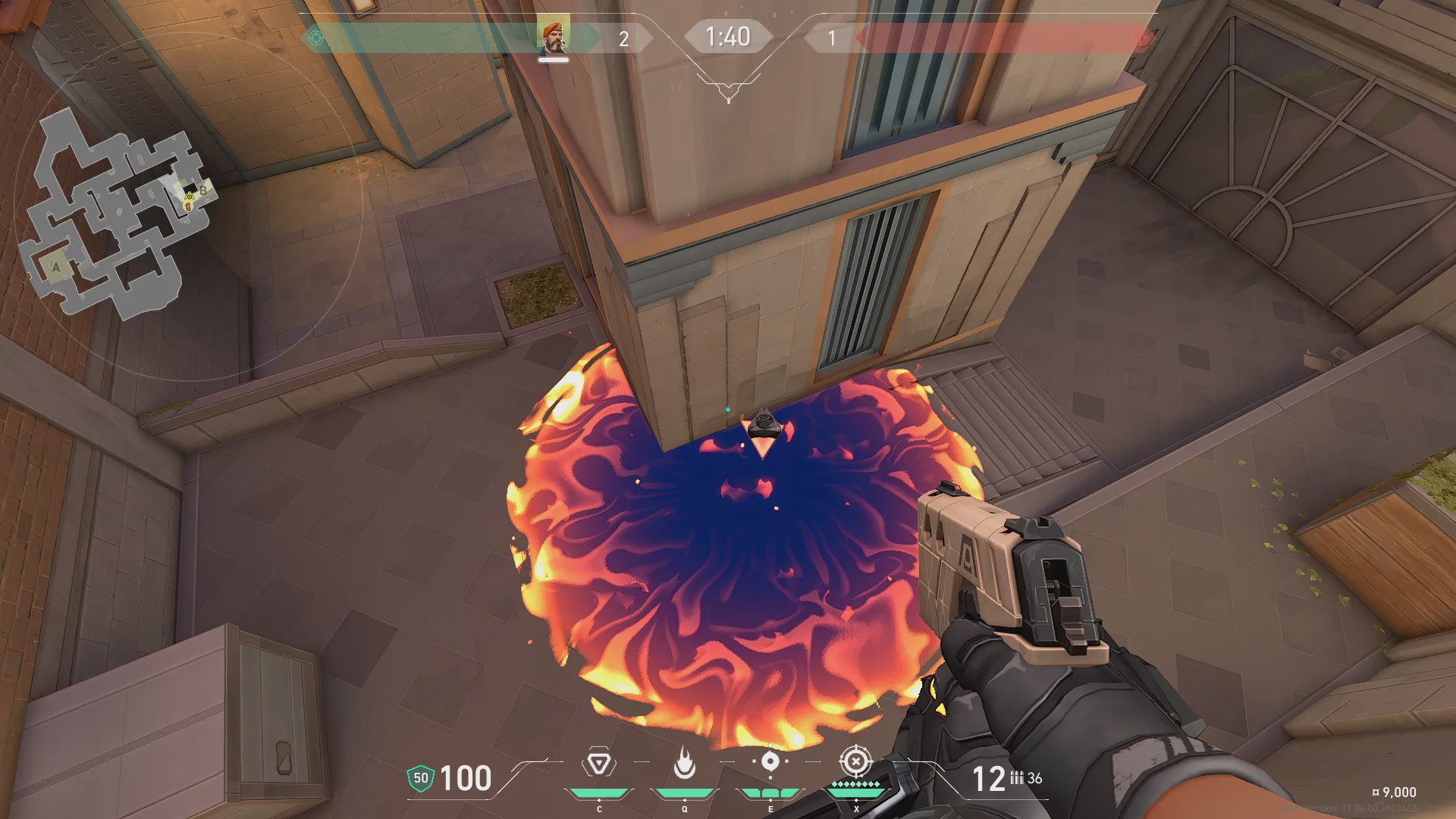Select the Brimstone player portrait
Viewport: 1456px width, 819px height.
click(554, 37)
